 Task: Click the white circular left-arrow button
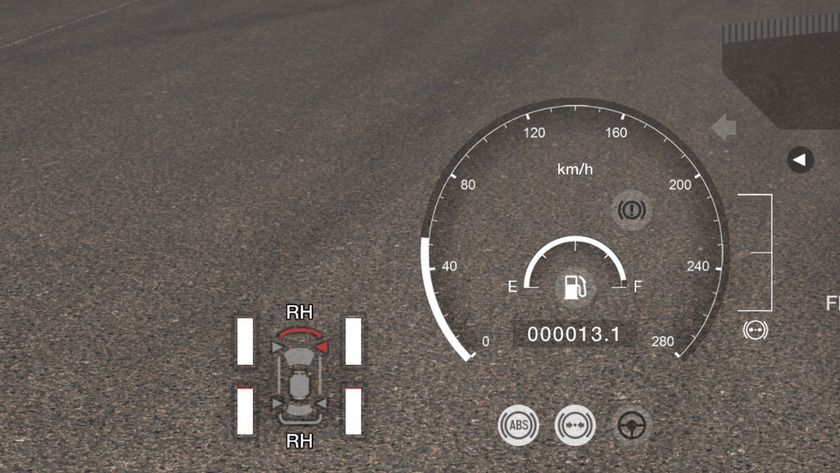(x=800, y=159)
